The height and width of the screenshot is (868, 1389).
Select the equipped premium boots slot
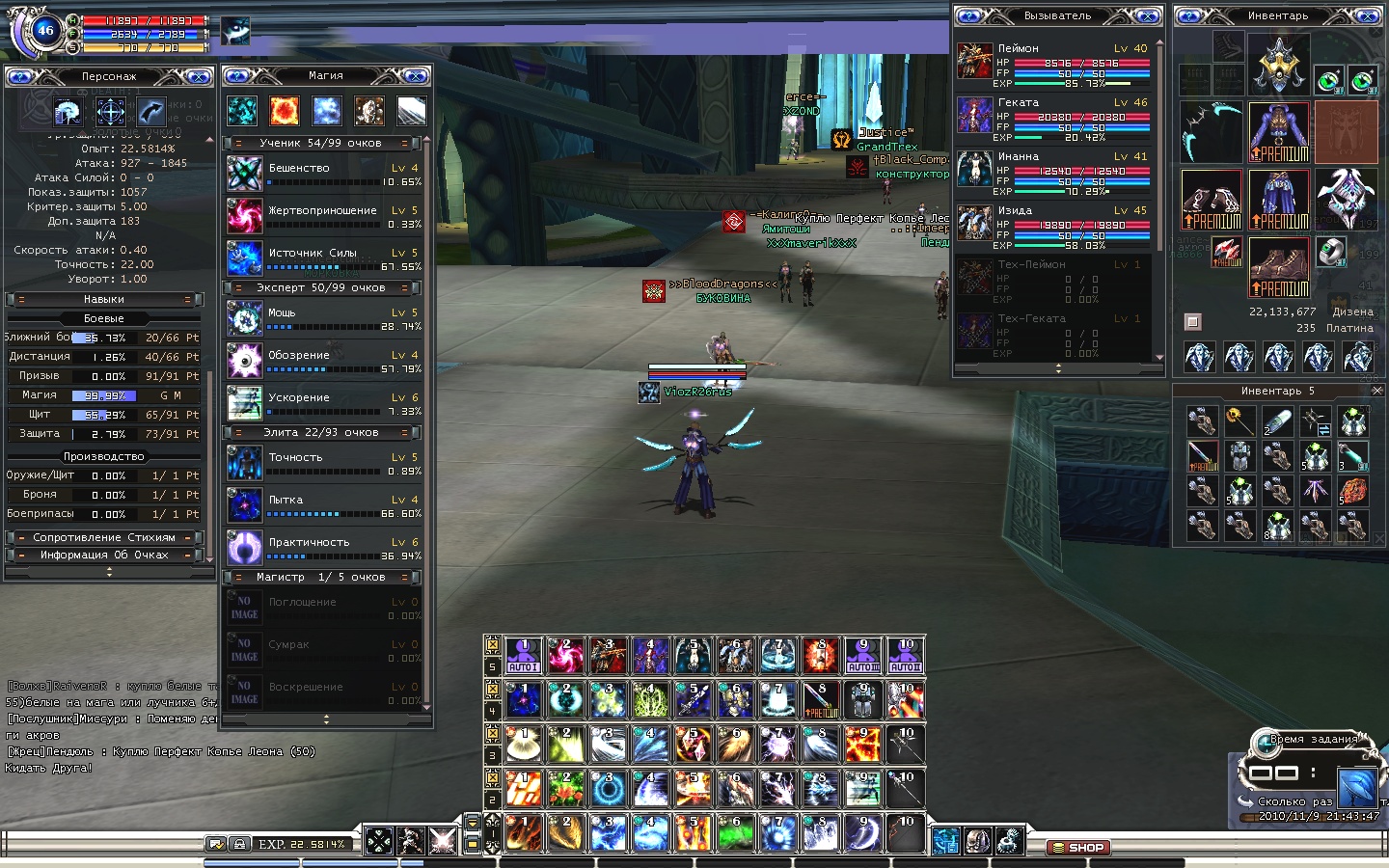point(1278,267)
